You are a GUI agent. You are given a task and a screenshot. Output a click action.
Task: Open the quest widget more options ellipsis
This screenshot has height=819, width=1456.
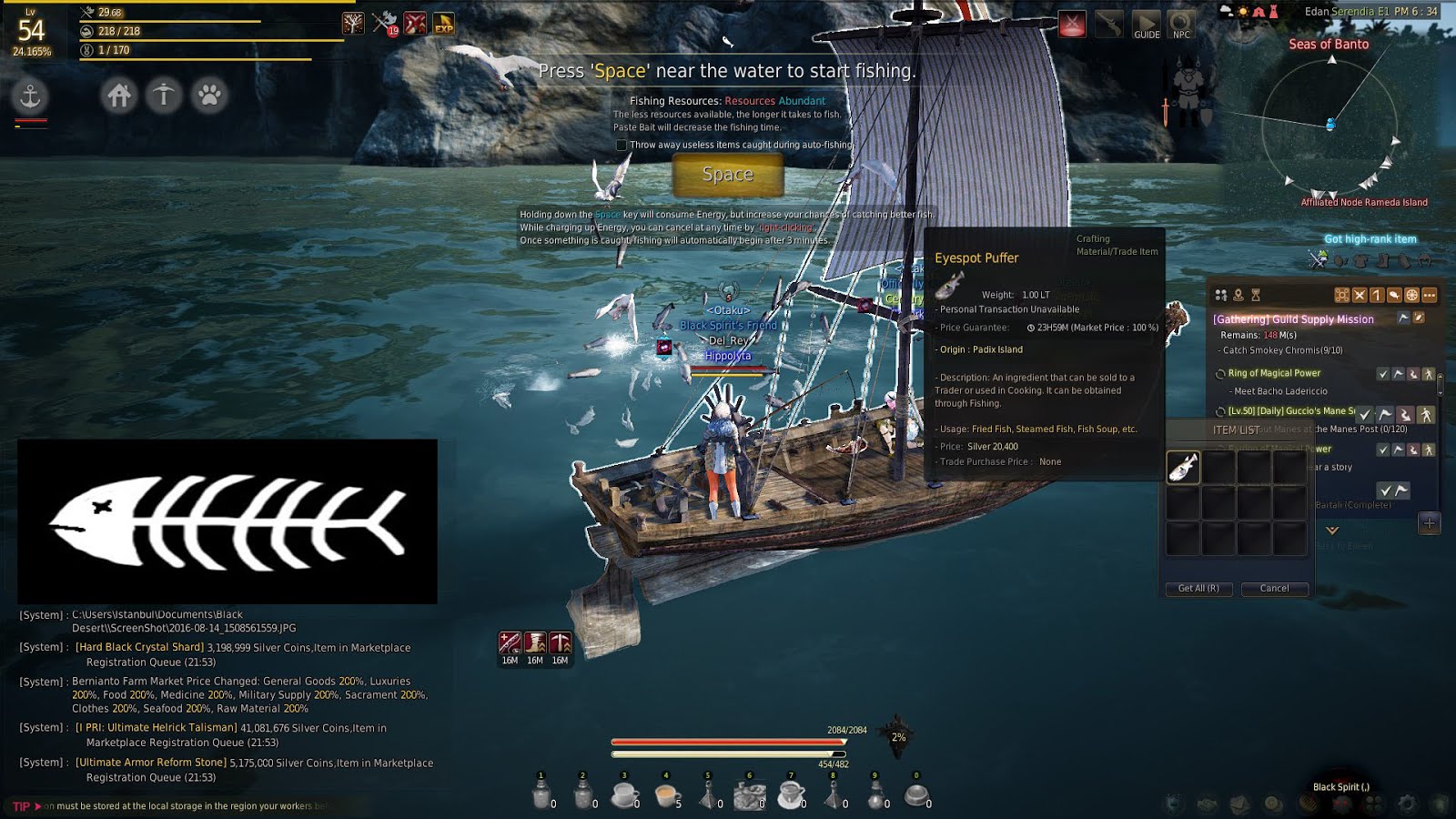[x=1429, y=296]
